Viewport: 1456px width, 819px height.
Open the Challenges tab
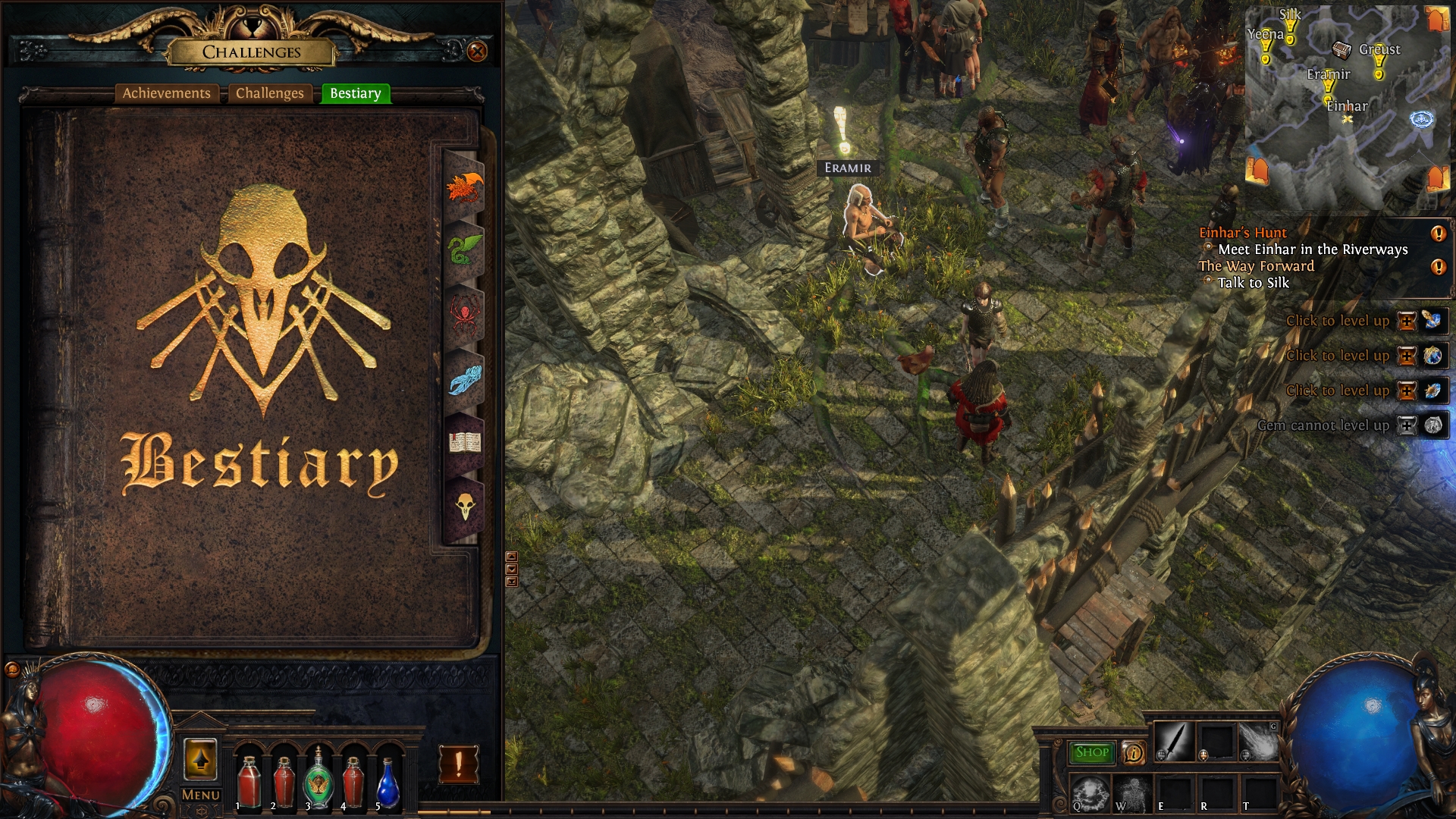(269, 93)
